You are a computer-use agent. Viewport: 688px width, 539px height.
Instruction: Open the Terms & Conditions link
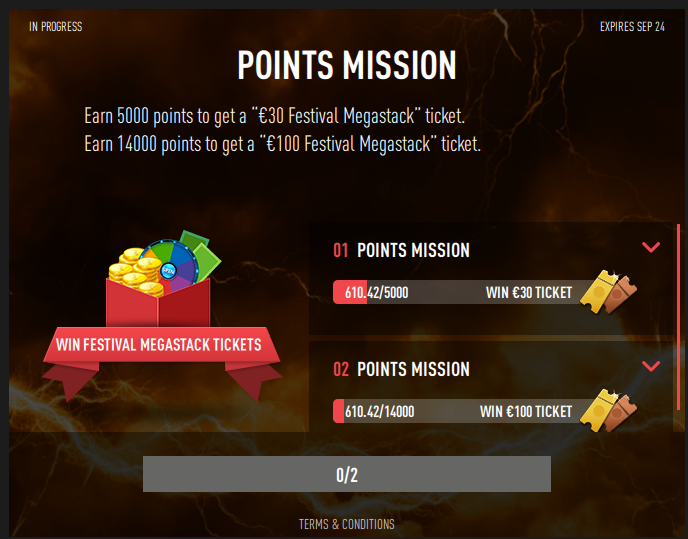point(346,524)
